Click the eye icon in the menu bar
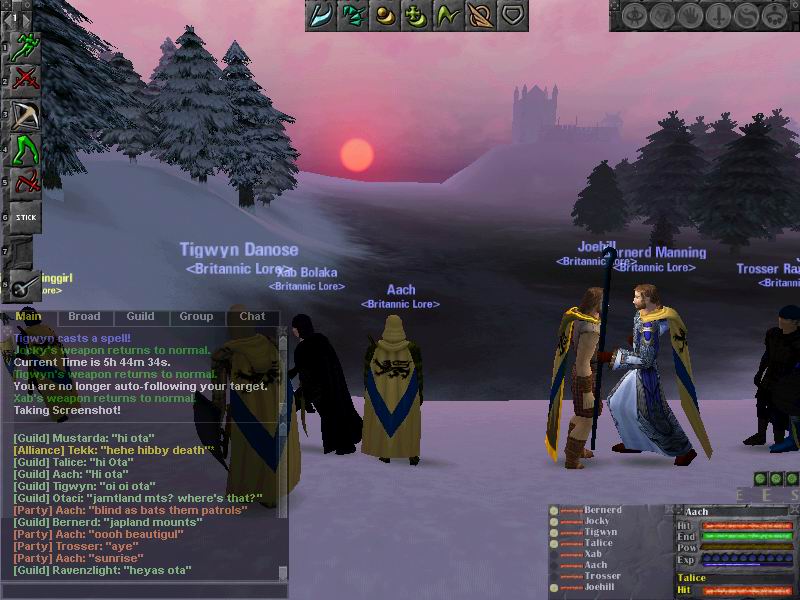The height and width of the screenshot is (600, 800). point(636,16)
